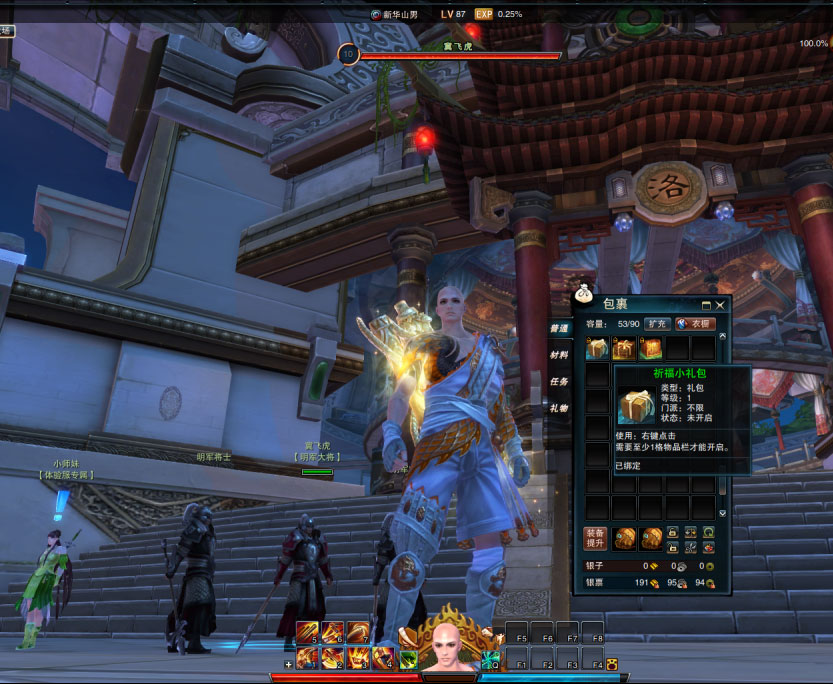Viewport: 833px width, 684px height.
Task: Click the green mask skill icon
Action: 409,659
